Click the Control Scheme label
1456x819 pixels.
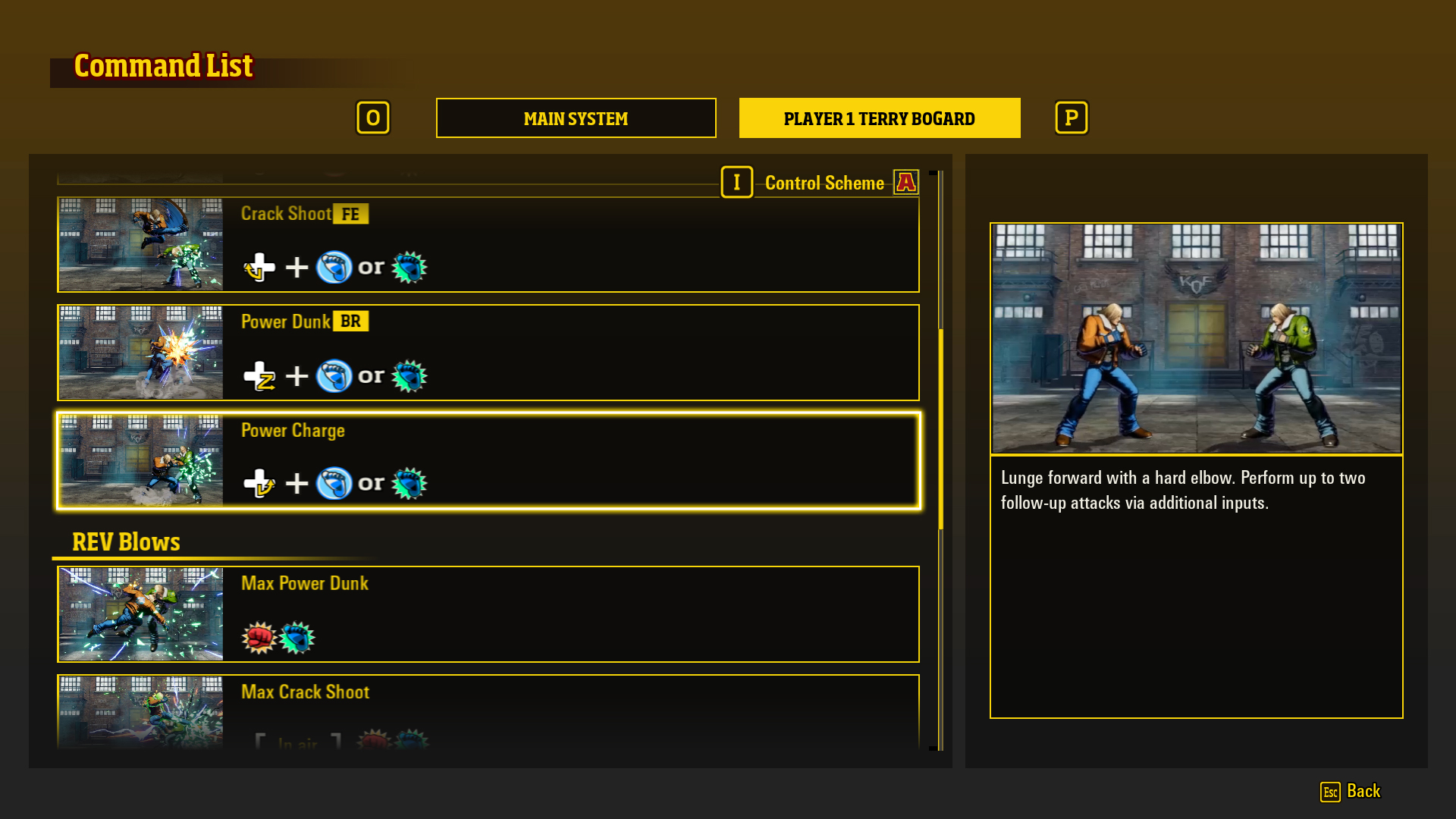click(824, 183)
